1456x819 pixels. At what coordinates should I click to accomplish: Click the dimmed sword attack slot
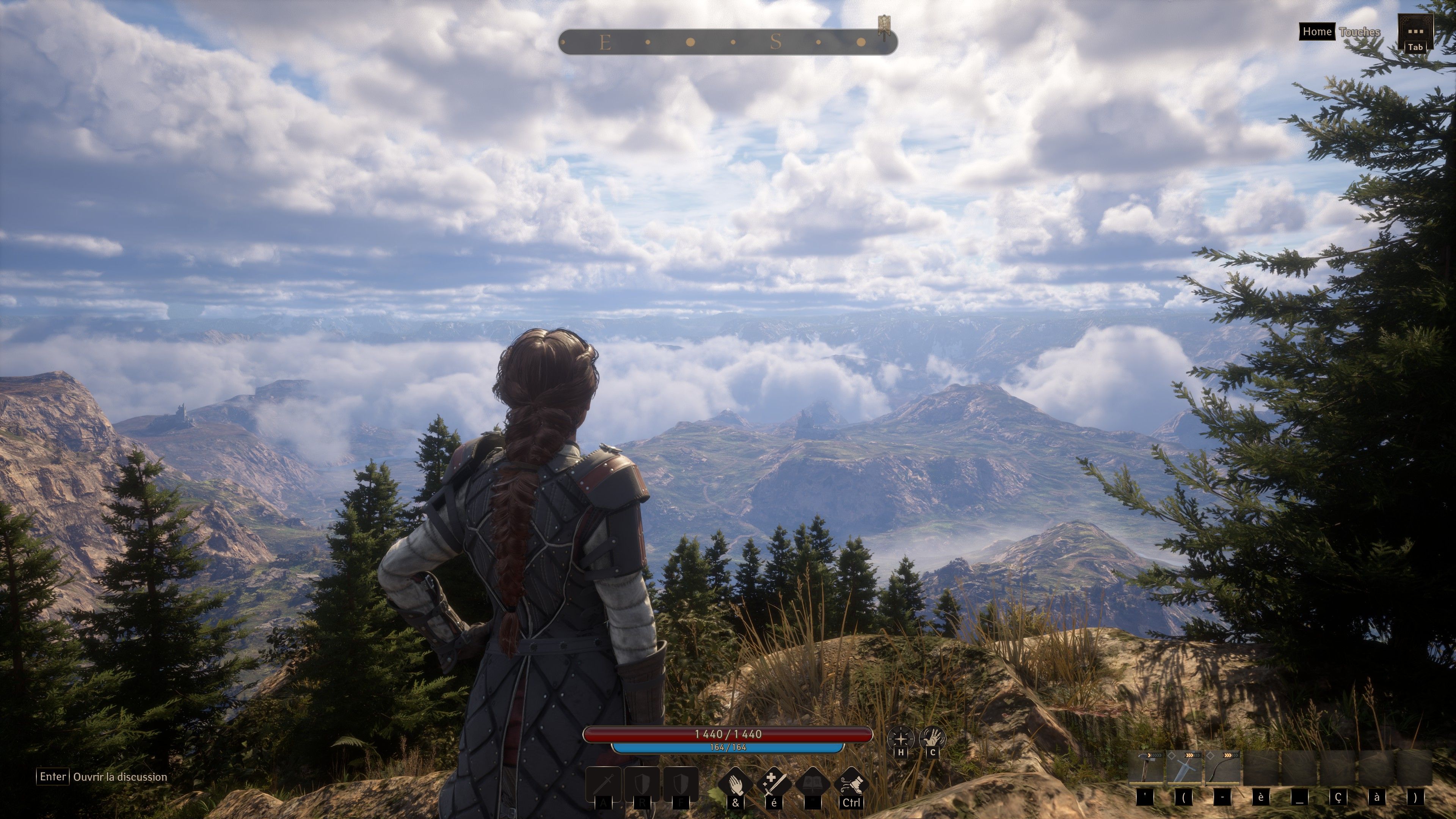pyautogui.click(x=604, y=784)
